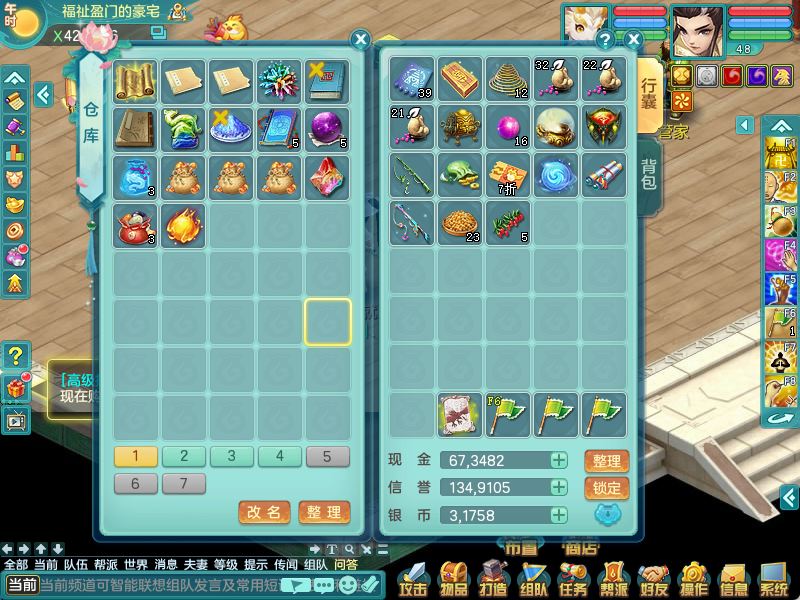The height and width of the screenshot is (600, 800).
Task: Select the flame item in the warehouse
Action: (x=184, y=225)
